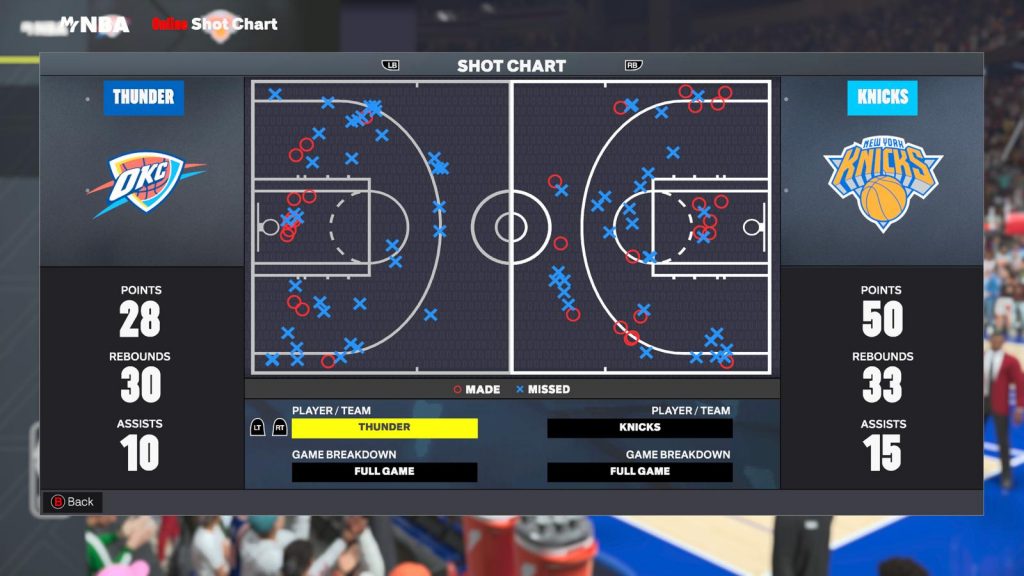The height and width of the screenshot is (576, 1024).
Task: Choose the KNICKS player/team selector
Action: click(x=639, y=428)
